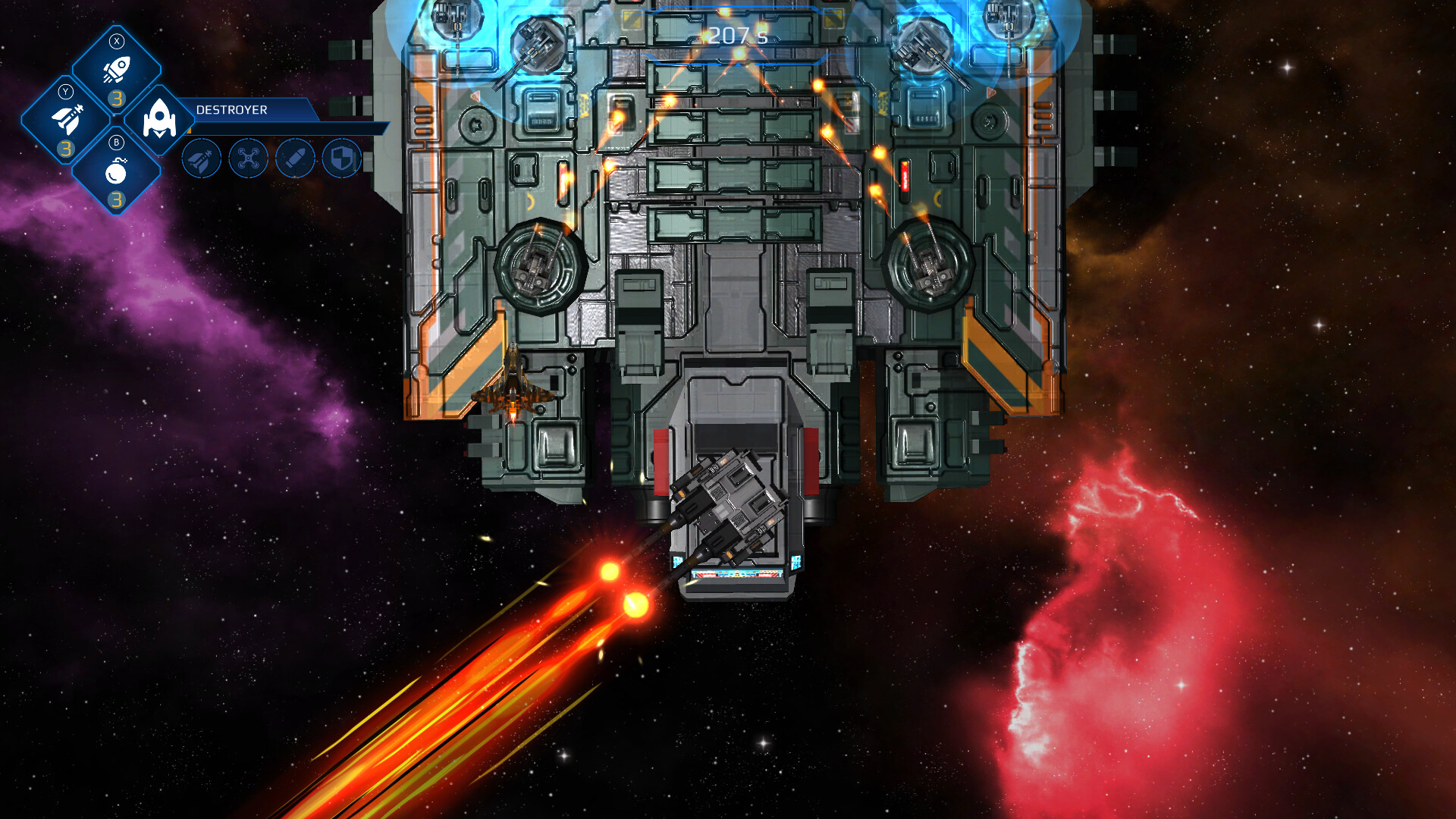Open the X ability charge counter
1456x819 pixels.
pos(115,96)
